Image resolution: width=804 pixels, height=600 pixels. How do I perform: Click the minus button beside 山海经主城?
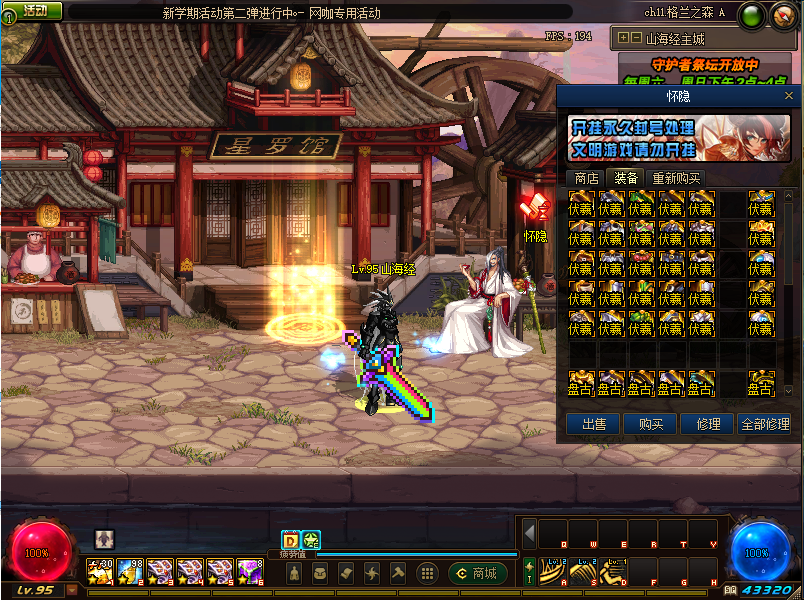point(636,38)
